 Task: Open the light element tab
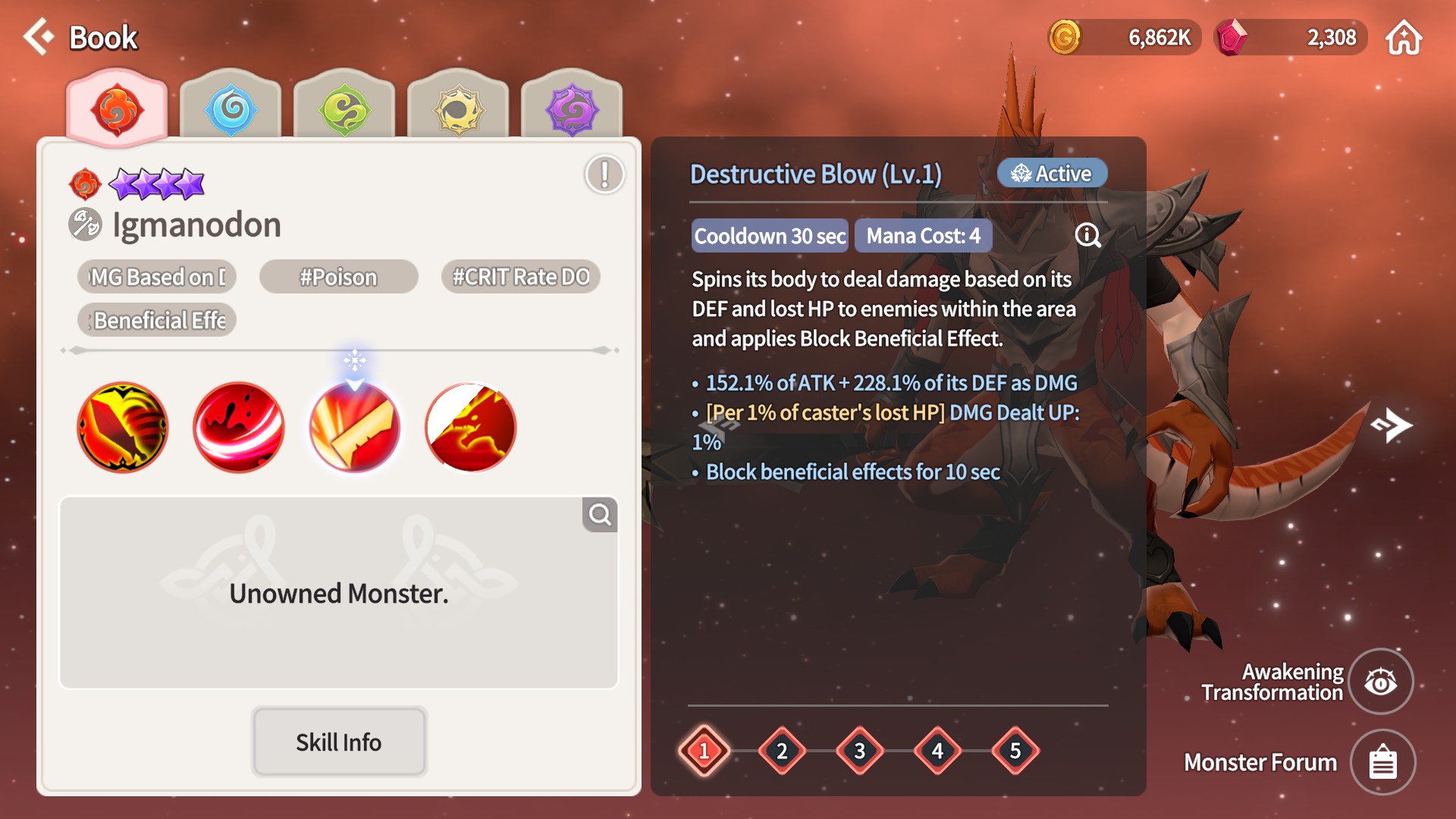coord(458,109)
